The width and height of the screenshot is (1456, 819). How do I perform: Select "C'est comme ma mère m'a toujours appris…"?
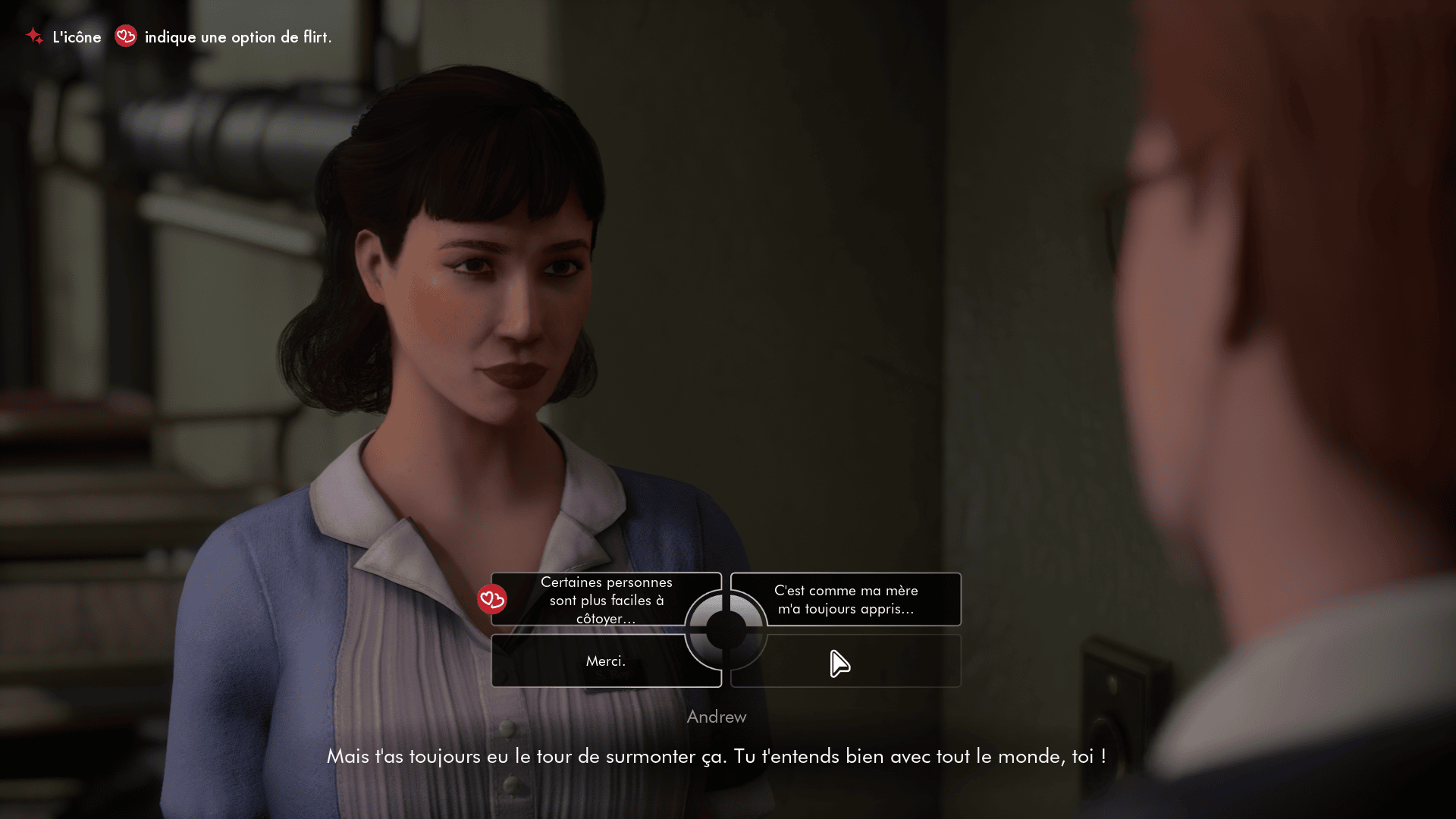pos(846,600)
